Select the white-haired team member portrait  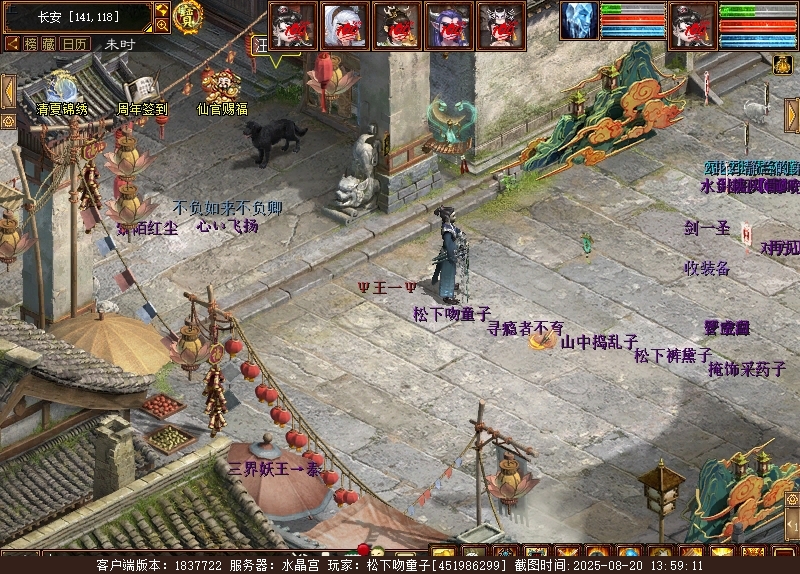345,26
